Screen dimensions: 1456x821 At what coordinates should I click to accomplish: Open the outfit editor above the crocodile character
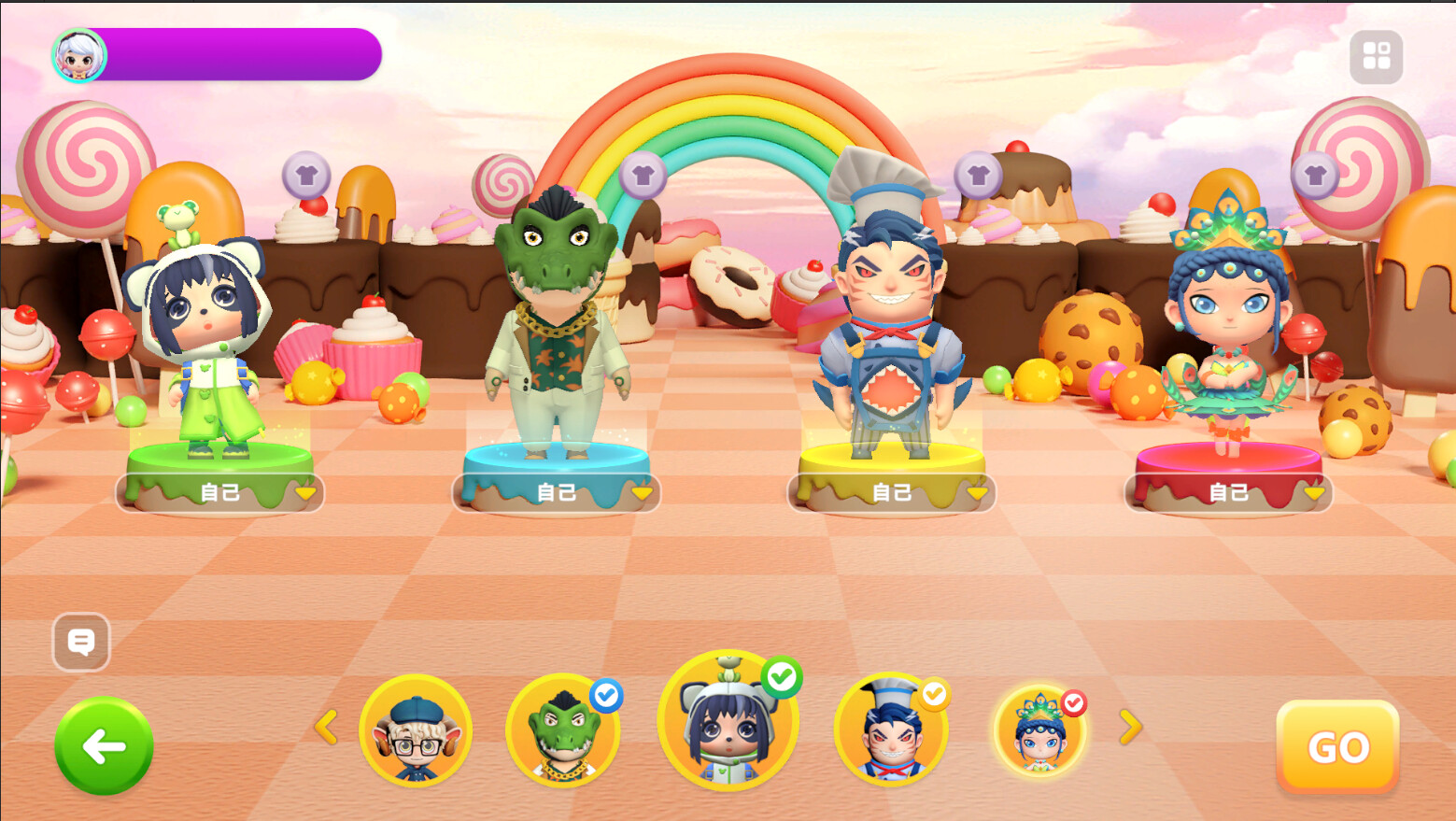tap(643, 174)
